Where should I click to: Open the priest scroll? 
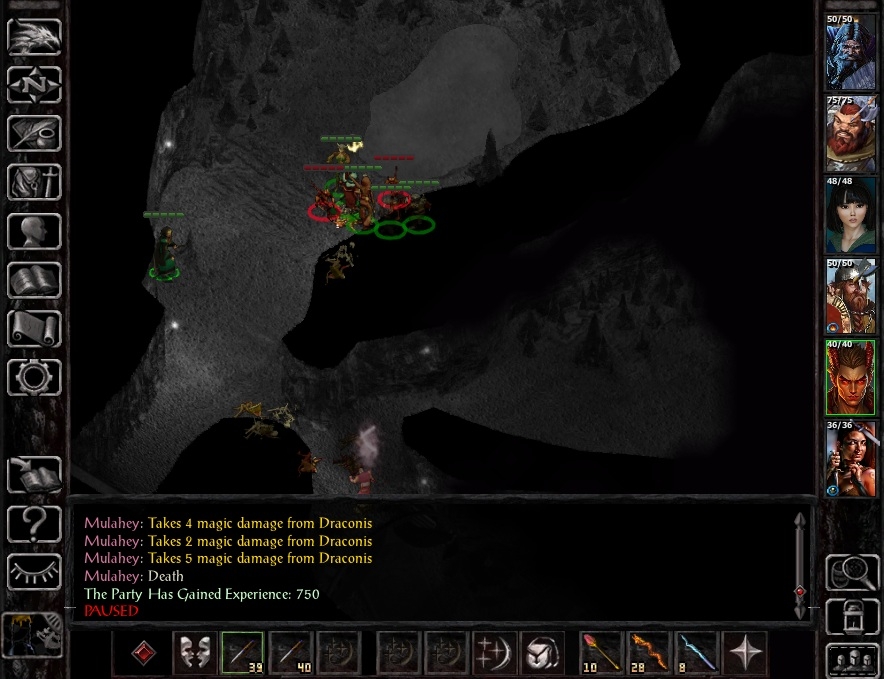pos(34,328)
